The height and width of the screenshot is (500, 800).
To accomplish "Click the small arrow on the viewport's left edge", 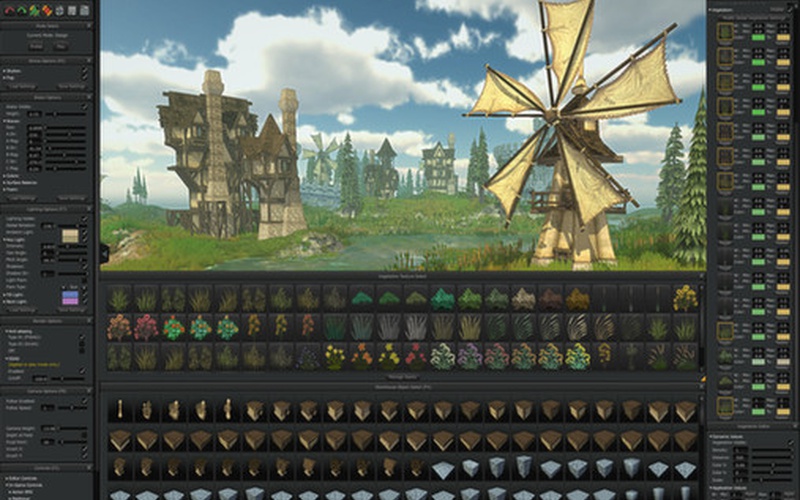I will pyautogui.click(x=104, y=253).
